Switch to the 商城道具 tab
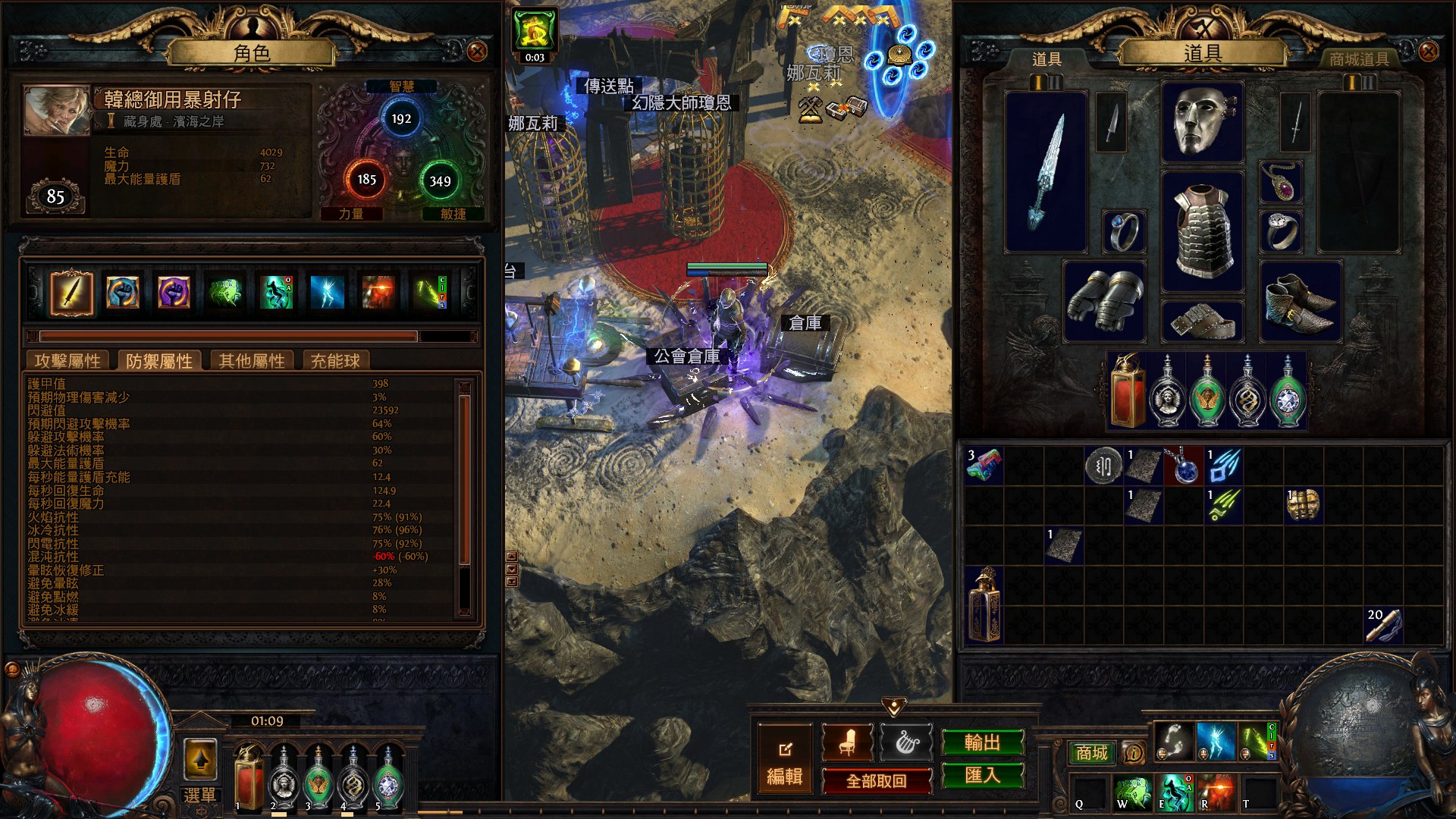This screenshot has height=819, width=1456. point(1359,59)
